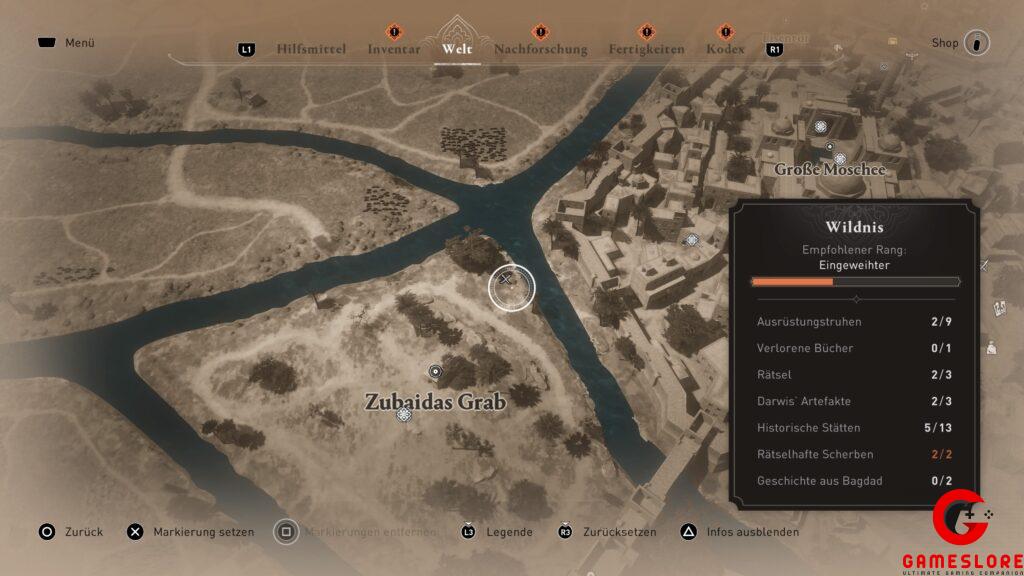Open the Fertigkeiten tab

tap(646, 49)
